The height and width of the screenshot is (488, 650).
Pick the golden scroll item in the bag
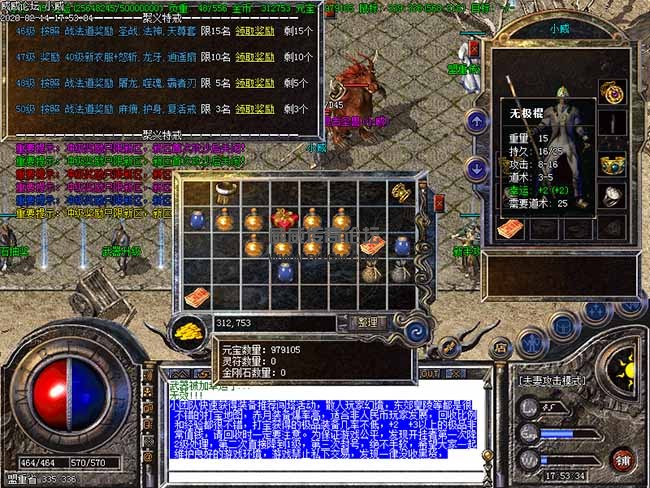pos(400,192)
